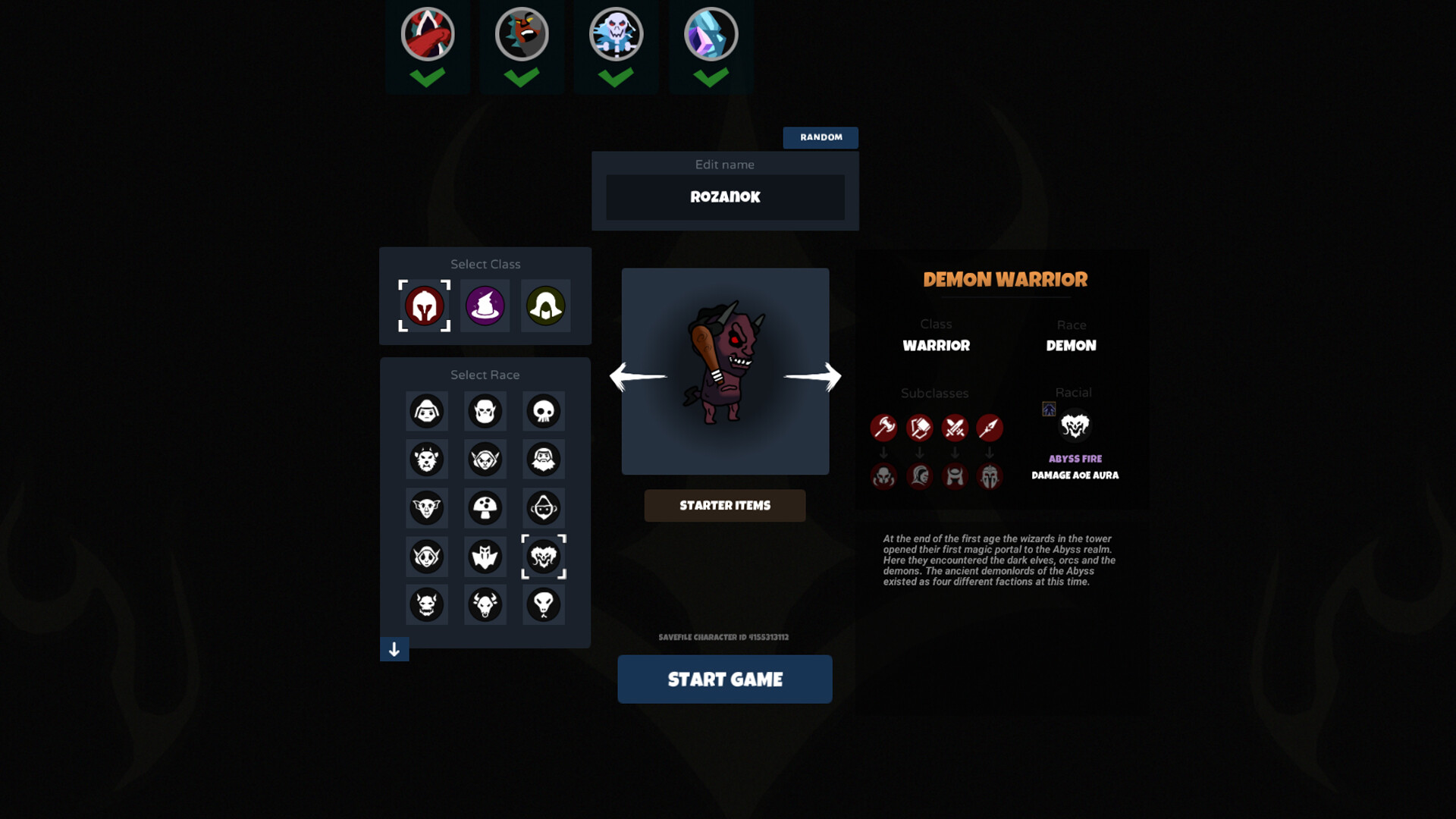Select the mushroom race icon
The width and height of the screenshot is (1456, 819).
tap(485, 508)
